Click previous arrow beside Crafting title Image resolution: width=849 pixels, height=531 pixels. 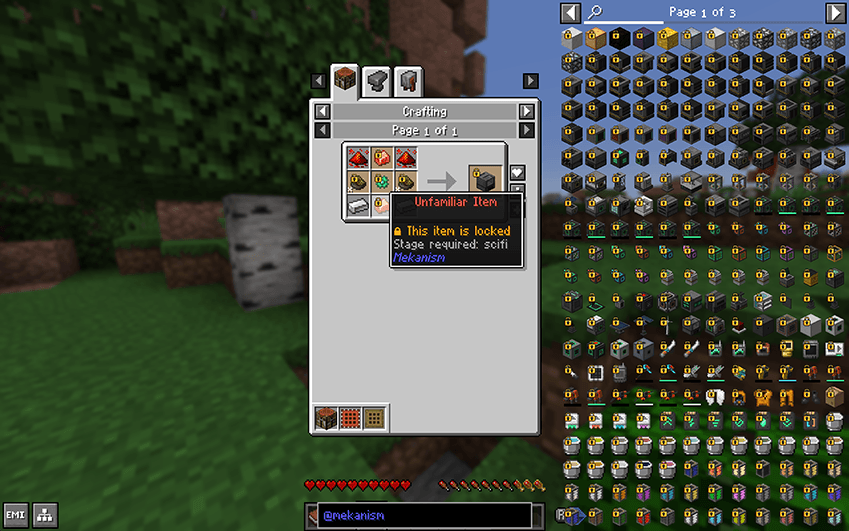click(x=322, y=112)
